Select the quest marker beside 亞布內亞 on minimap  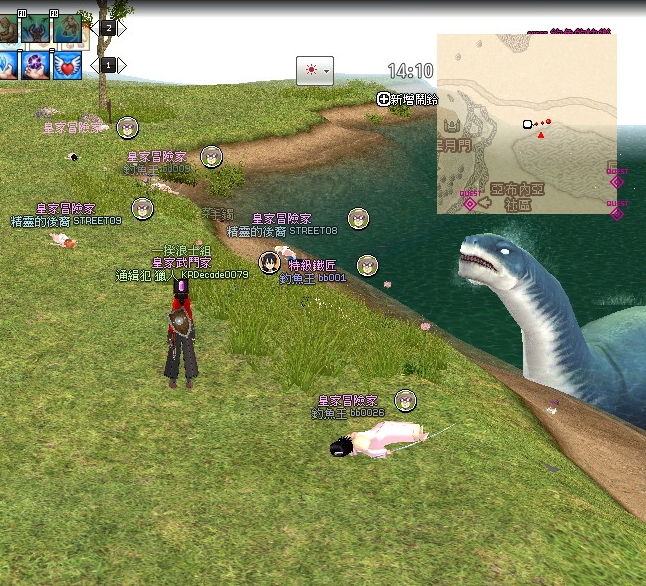pyautogui.click(x=470, y=202)
